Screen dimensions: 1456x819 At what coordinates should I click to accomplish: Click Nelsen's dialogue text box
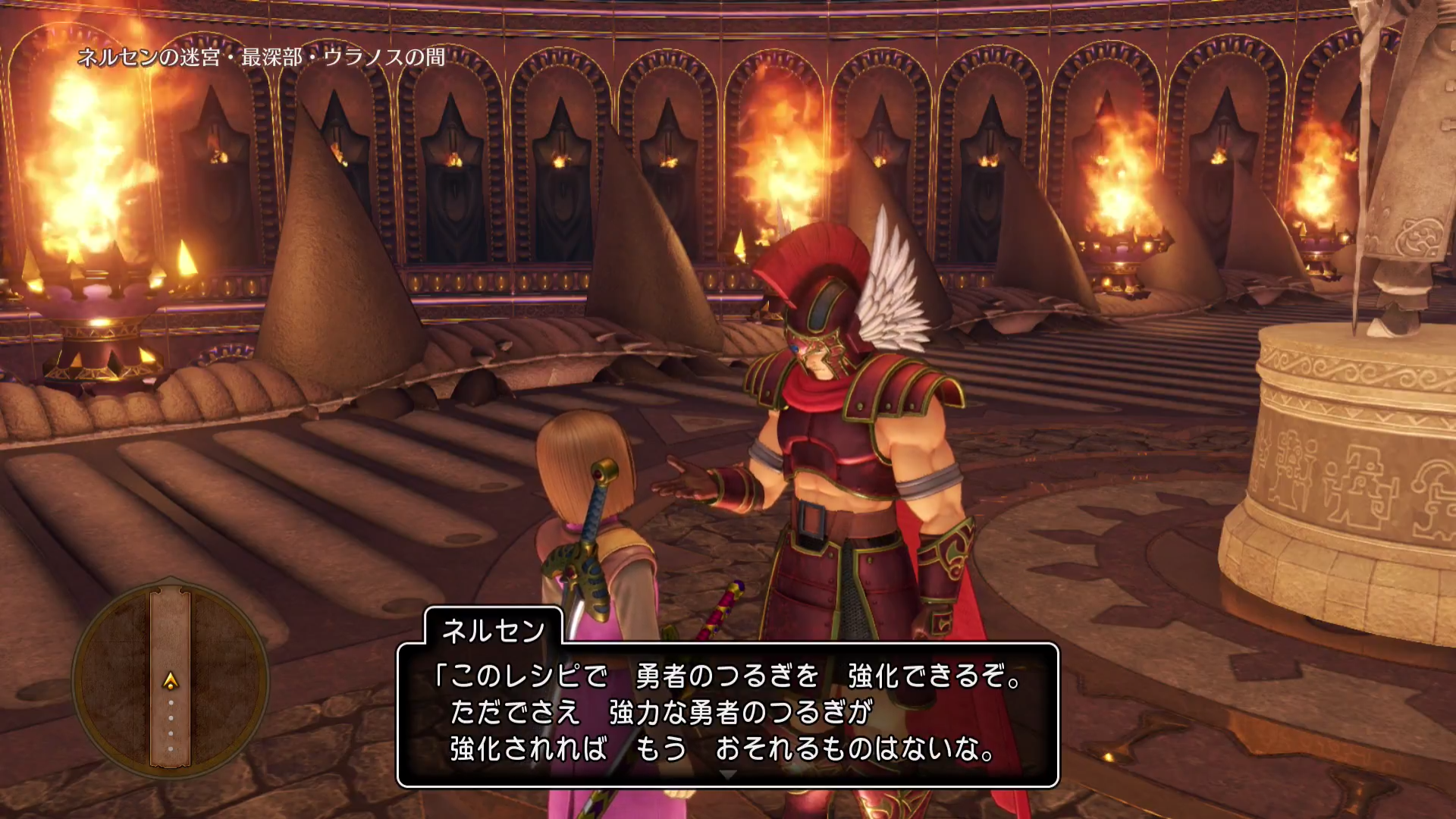pos(727,713)
